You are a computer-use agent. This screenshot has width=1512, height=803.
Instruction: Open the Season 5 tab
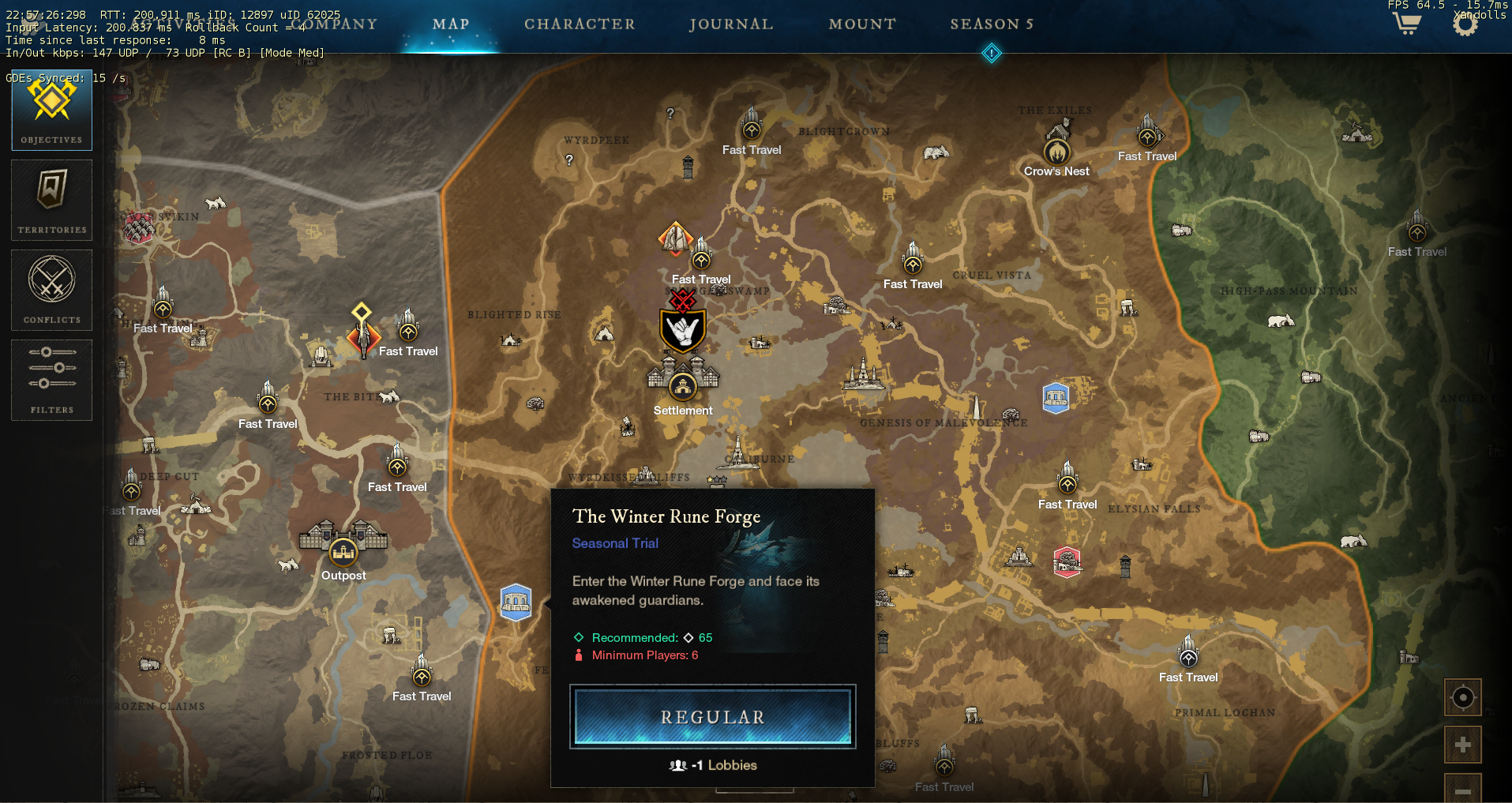[992, 24]
